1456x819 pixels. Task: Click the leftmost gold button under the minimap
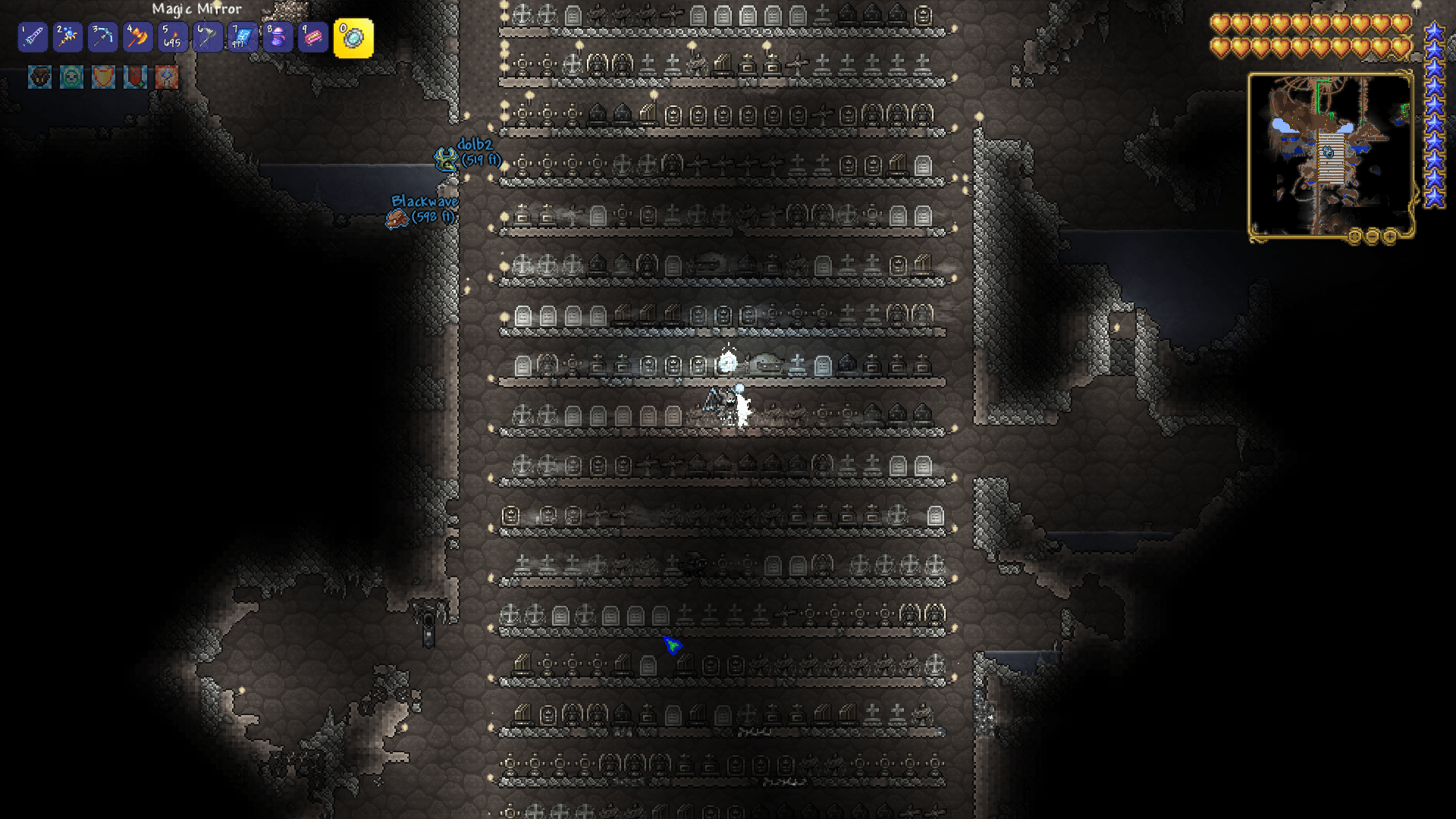coord(1355,234)
